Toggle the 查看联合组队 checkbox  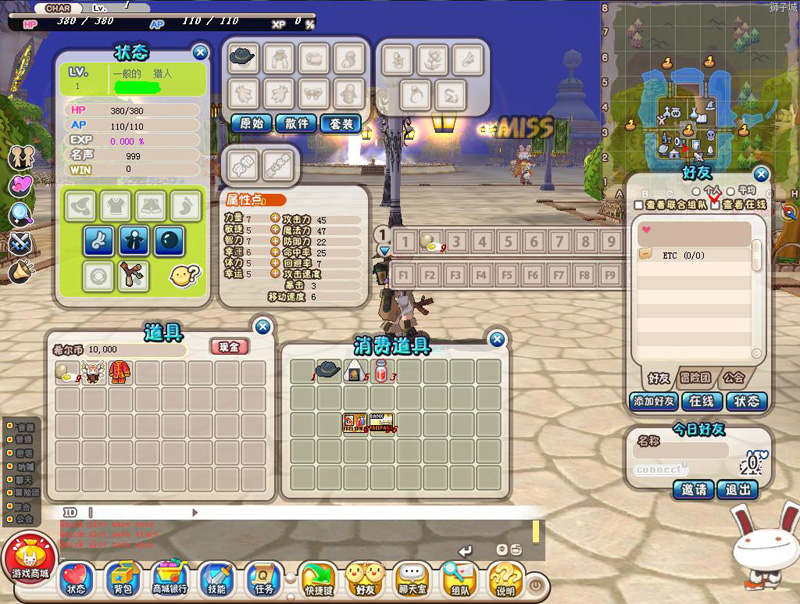pos(639,205)
